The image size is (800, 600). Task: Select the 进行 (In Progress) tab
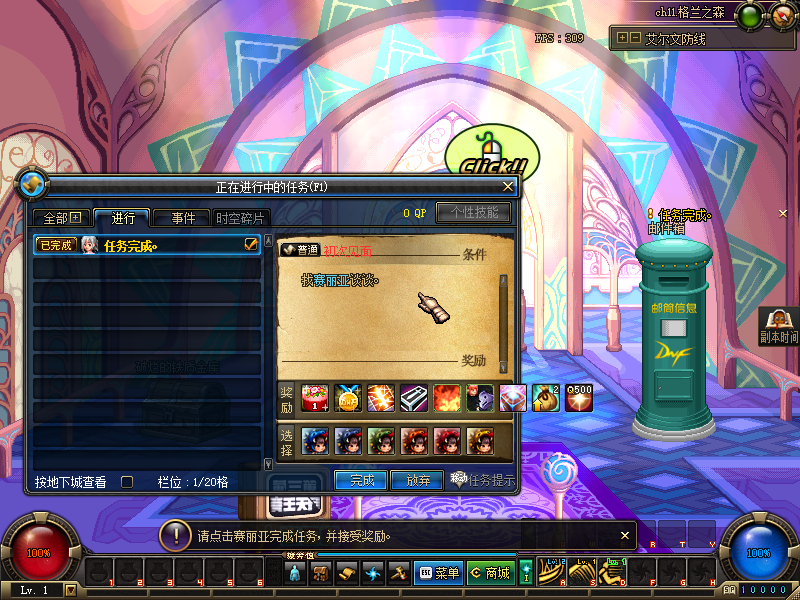(122, 218)
